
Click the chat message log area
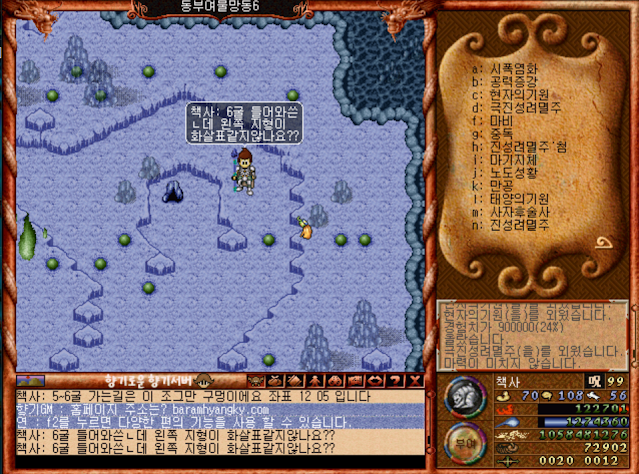click(218, 430)
